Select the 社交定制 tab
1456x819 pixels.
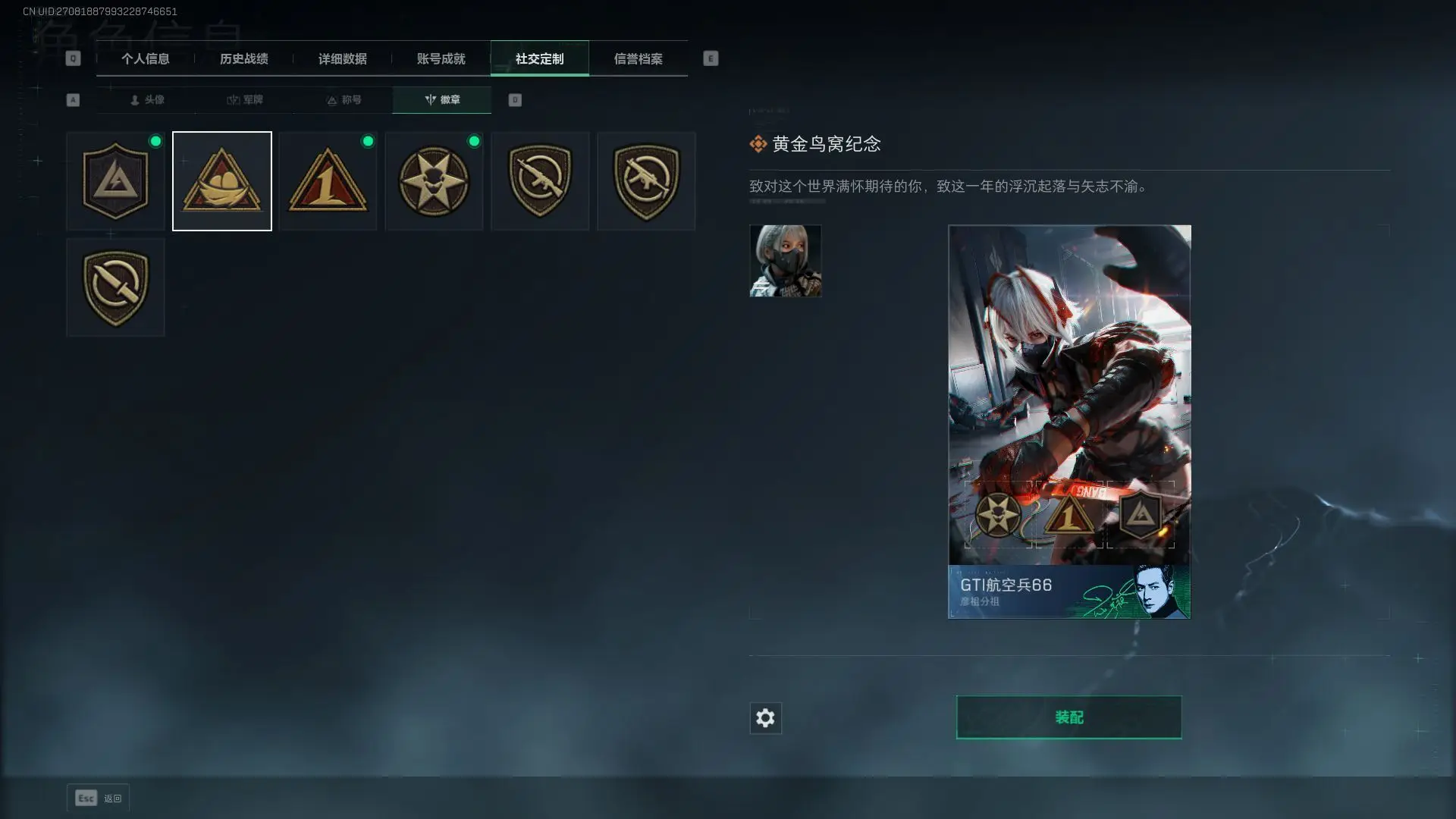click(x=539, y=59)
